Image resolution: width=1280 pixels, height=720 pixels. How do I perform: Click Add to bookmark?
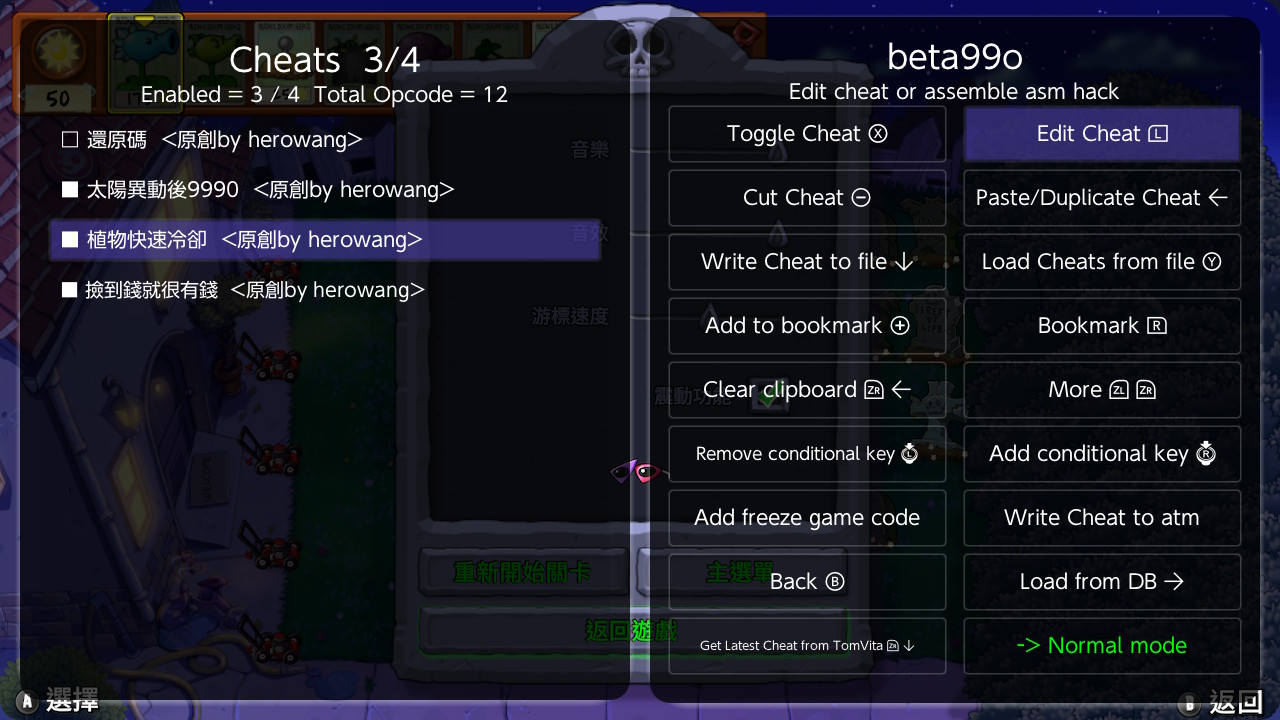coord(807,326)
